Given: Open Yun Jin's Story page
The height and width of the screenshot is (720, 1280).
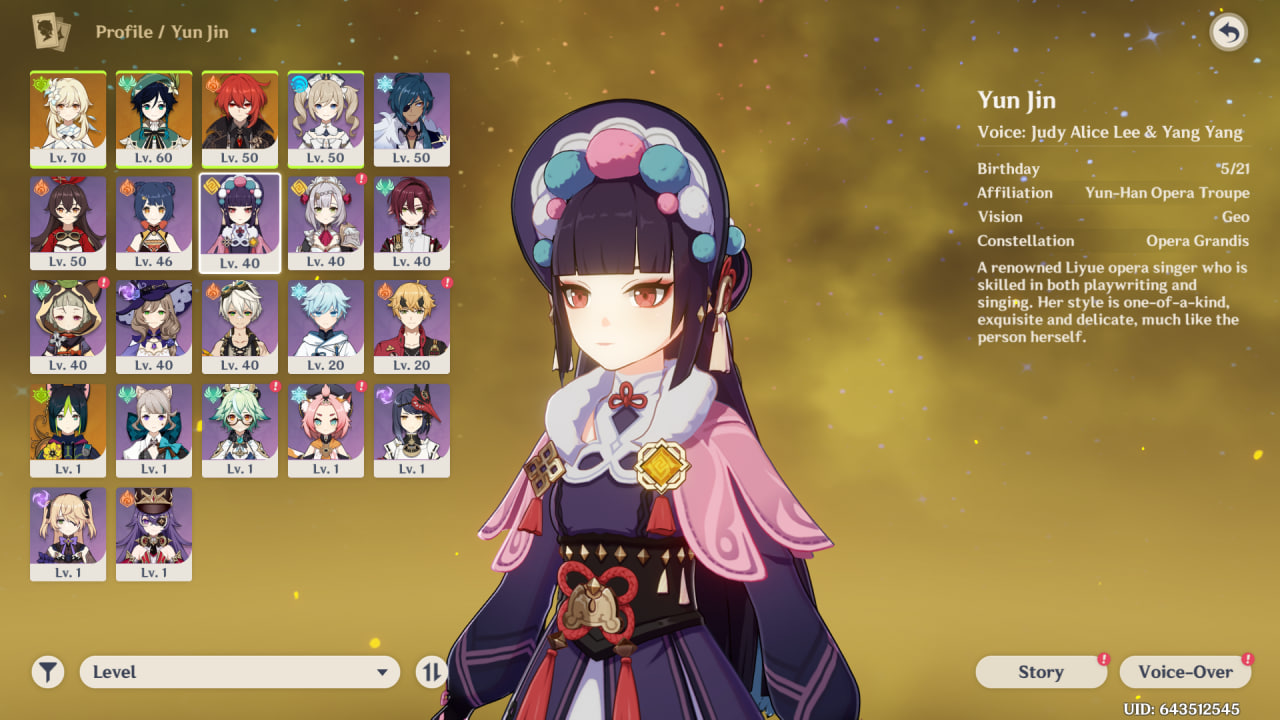Looking at the screenshot, I should point(1040,672).
